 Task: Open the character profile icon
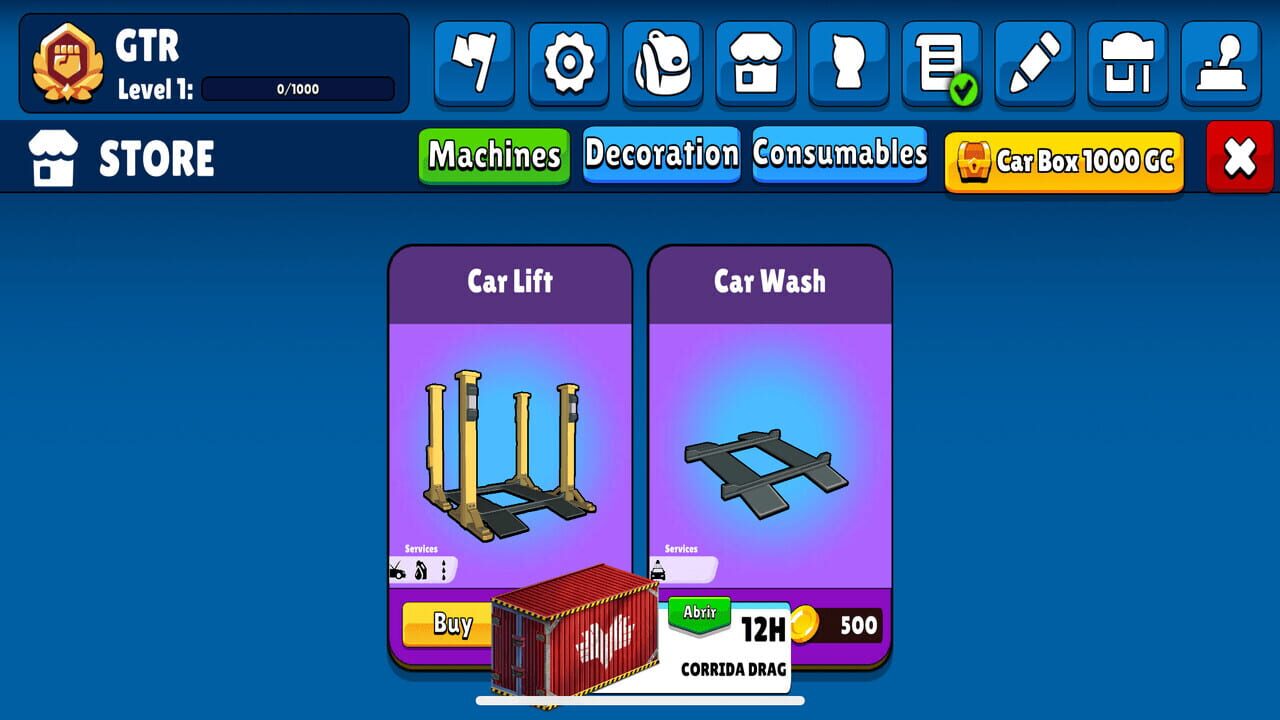pos(848,62)
